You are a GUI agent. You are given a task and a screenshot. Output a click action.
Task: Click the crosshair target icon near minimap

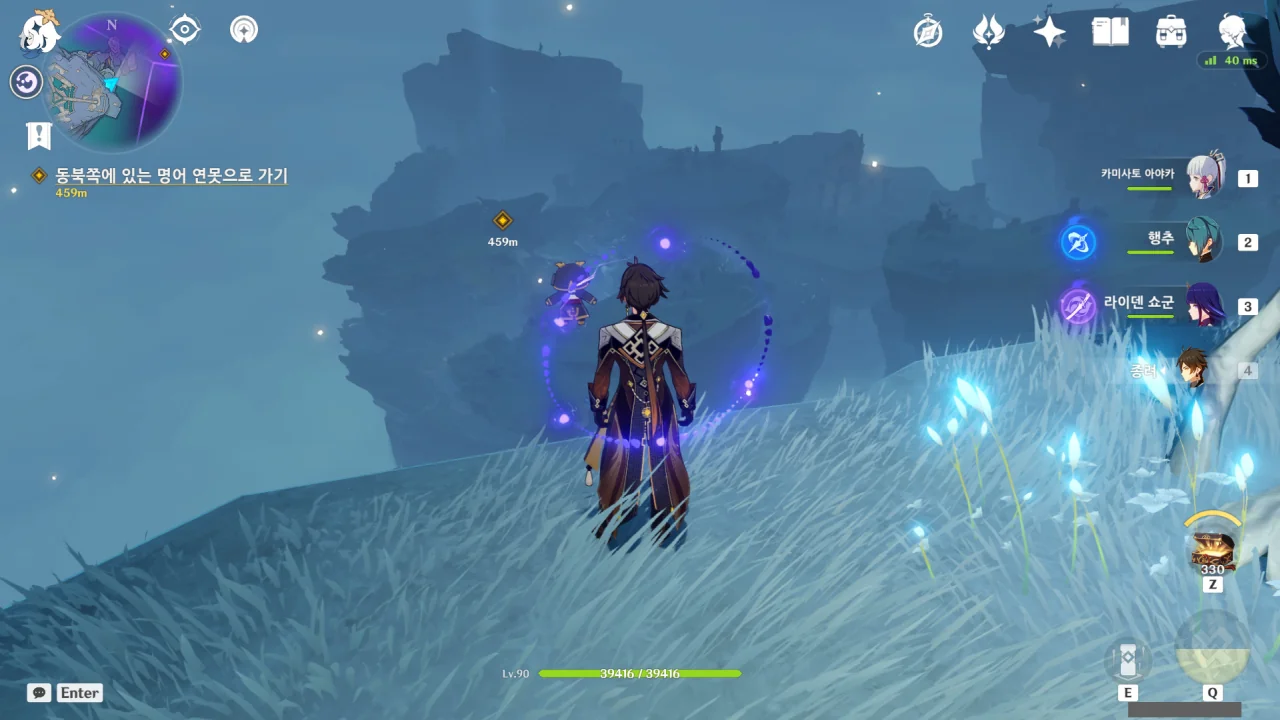click(x=185, y=29)
